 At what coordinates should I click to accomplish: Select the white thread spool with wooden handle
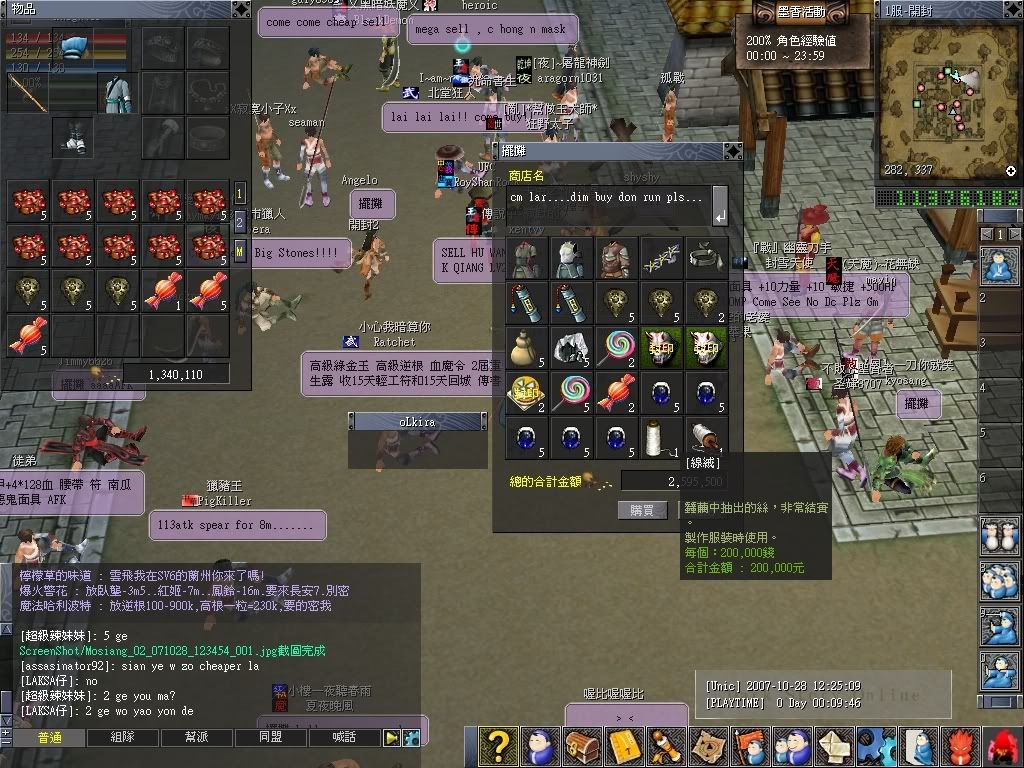point(706,437)
